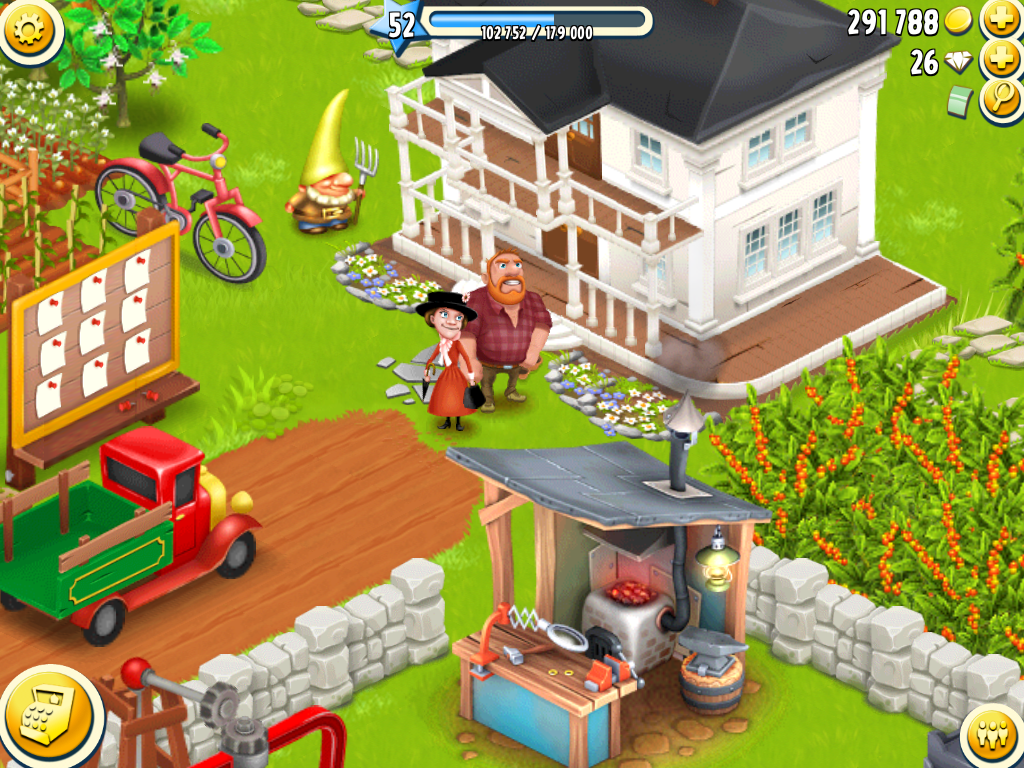Open the friends list button
The width and height of the screenshot is (1024, 768).
993,737
